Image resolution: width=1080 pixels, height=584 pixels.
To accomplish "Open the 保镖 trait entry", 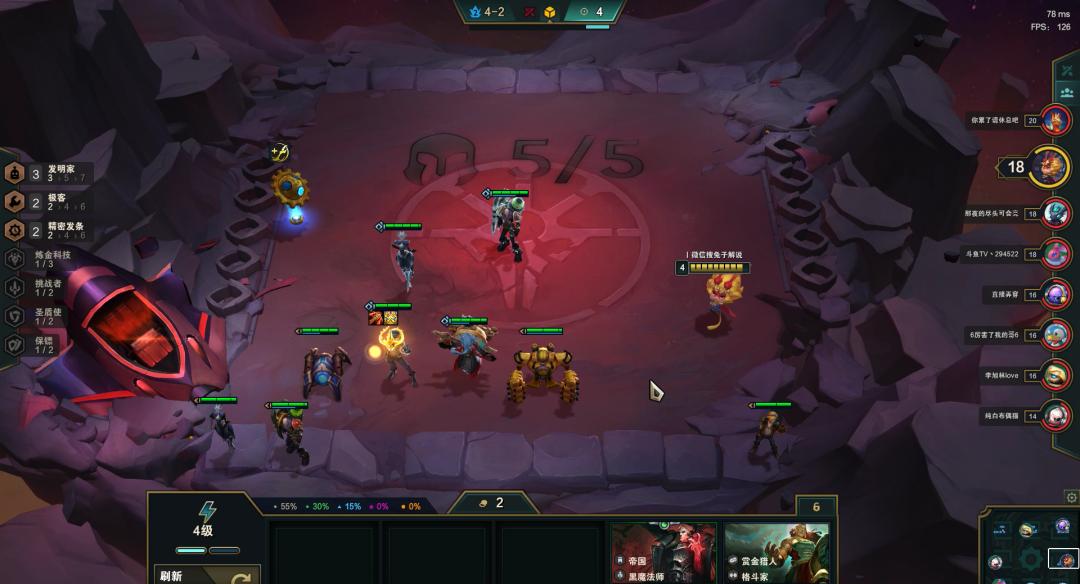I will click(46, 343).
